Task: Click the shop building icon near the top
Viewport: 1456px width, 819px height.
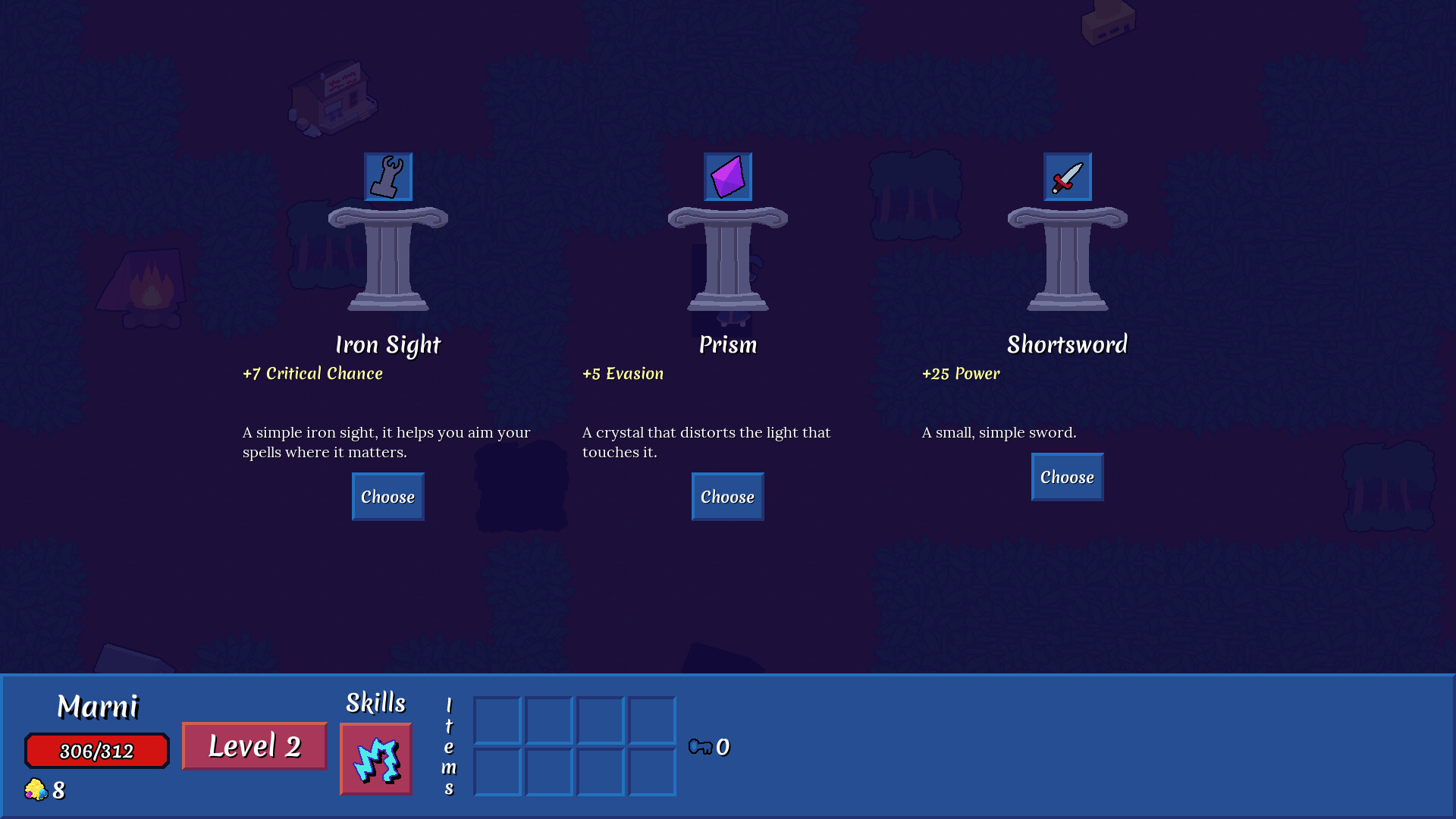Action: 334,99
